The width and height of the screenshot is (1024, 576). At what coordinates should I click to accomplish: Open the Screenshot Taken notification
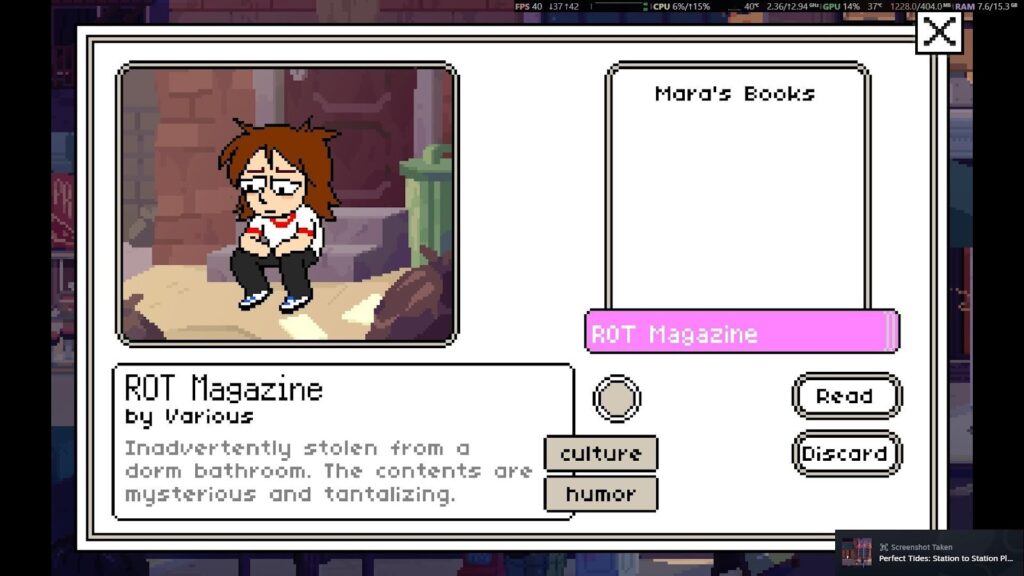929,553
